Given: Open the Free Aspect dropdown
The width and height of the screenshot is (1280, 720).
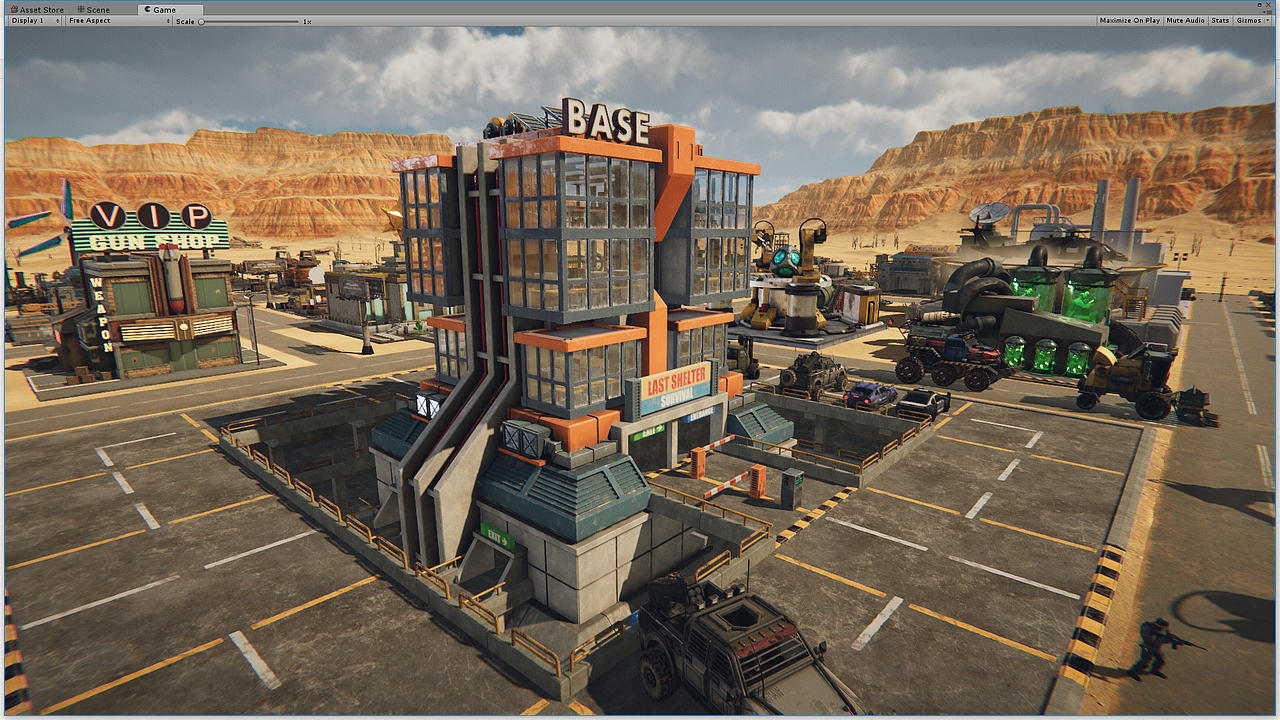Looking at the screenshot, I should pos(118,20).
